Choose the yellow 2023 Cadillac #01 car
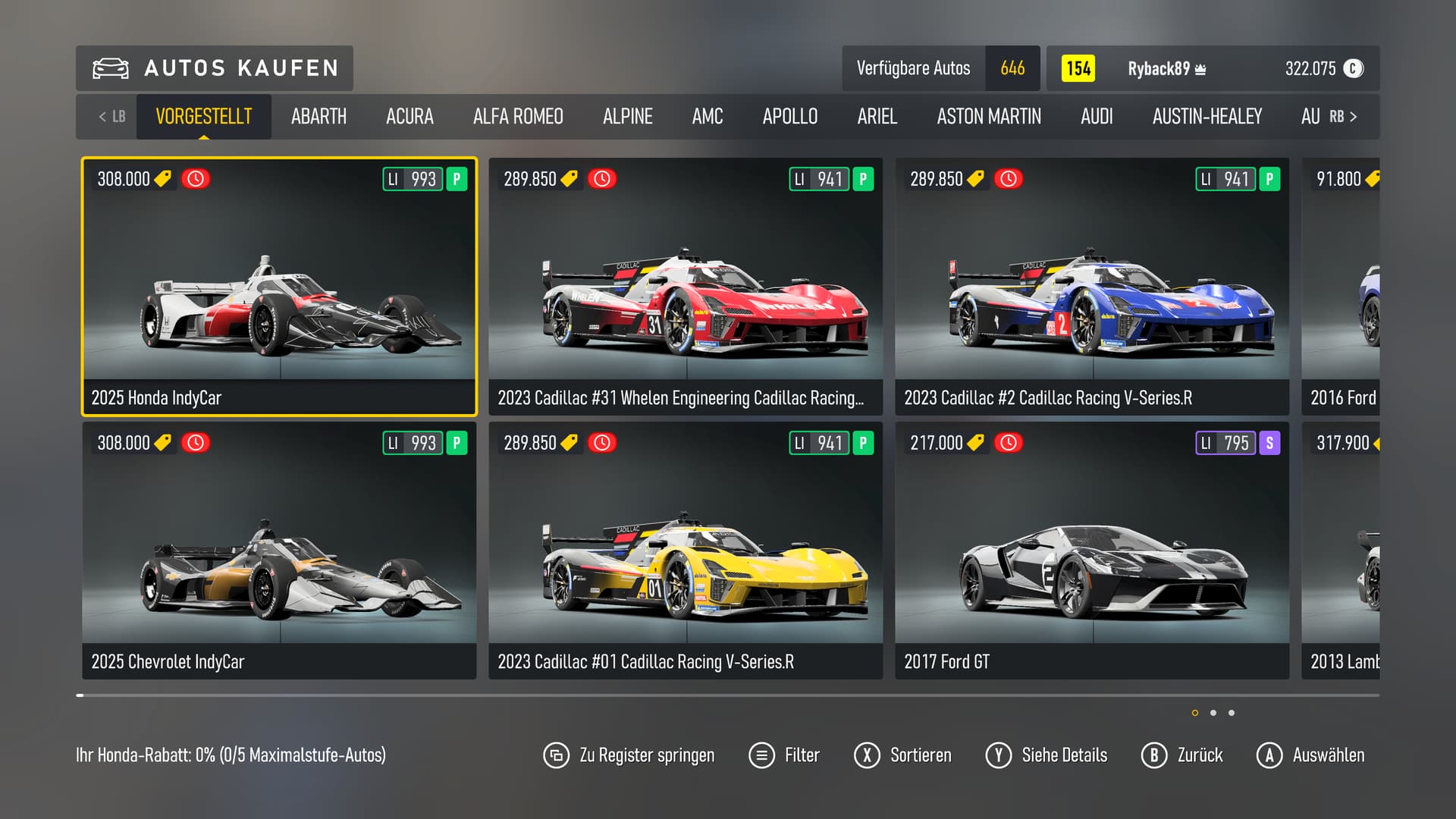 click(x=686, y=551)
